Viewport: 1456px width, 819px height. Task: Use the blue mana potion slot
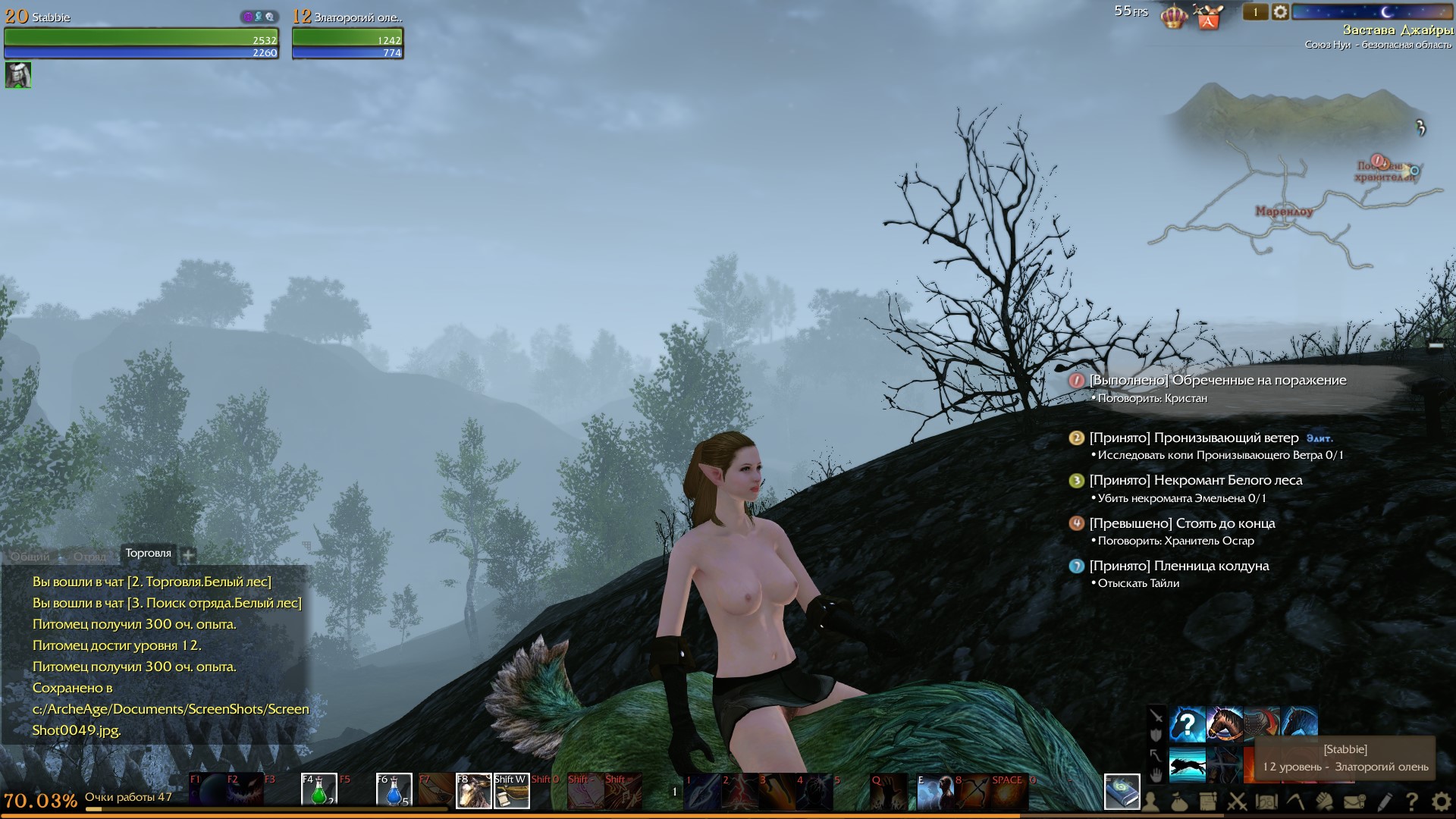click(x=394, y=790)
